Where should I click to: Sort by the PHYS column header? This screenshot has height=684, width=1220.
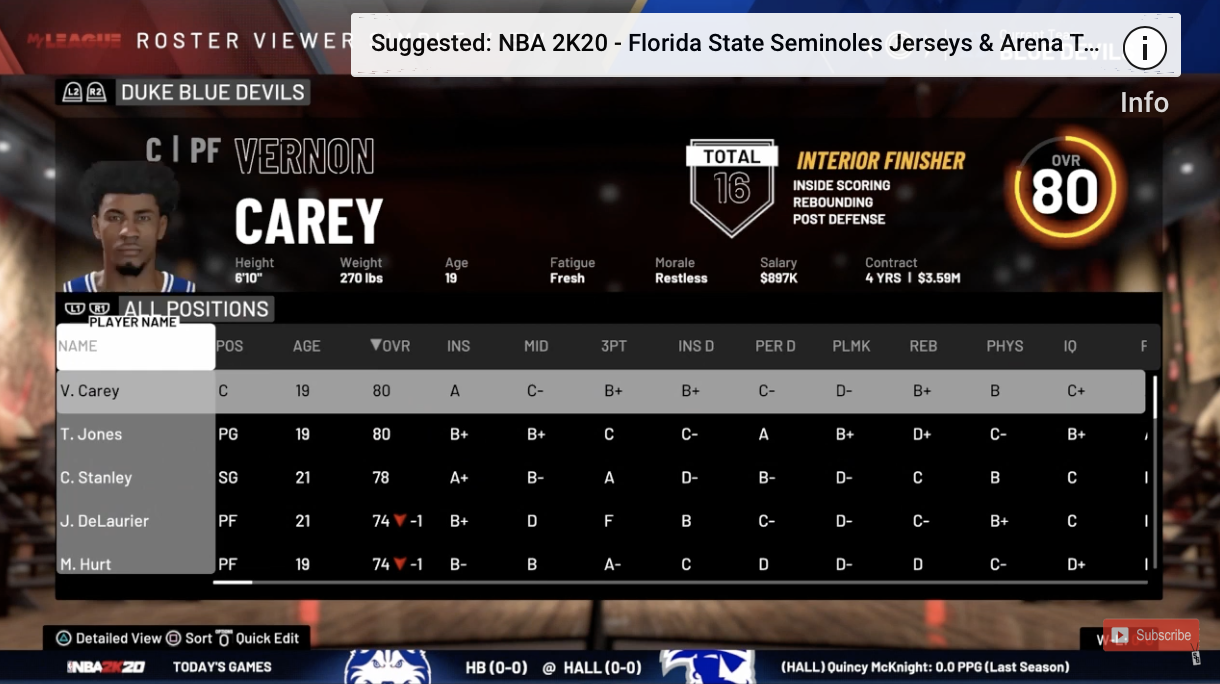pyautogui.click(x=1005, y=346)
